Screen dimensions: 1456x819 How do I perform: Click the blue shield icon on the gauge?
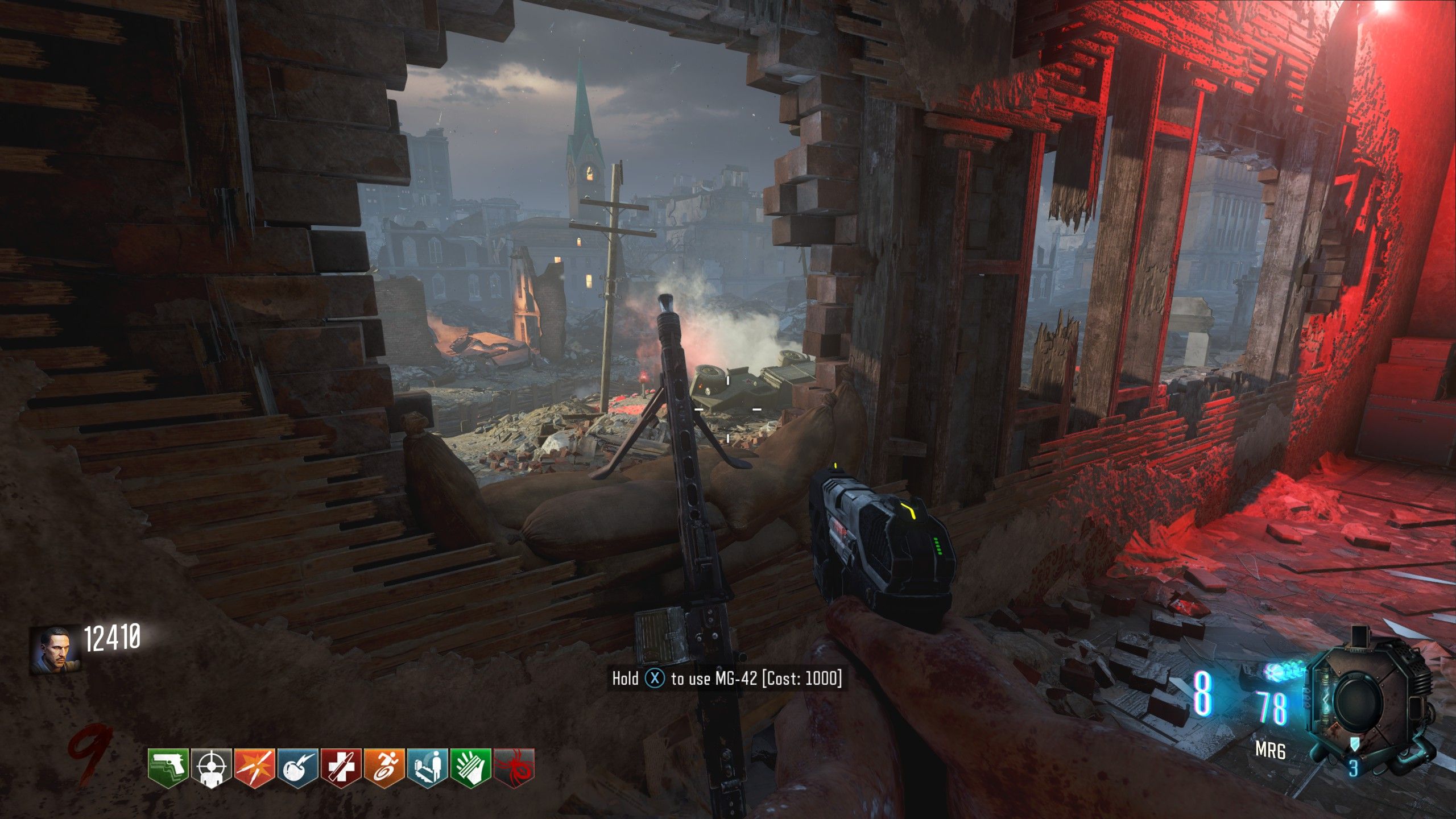(x=1354, y=743)
